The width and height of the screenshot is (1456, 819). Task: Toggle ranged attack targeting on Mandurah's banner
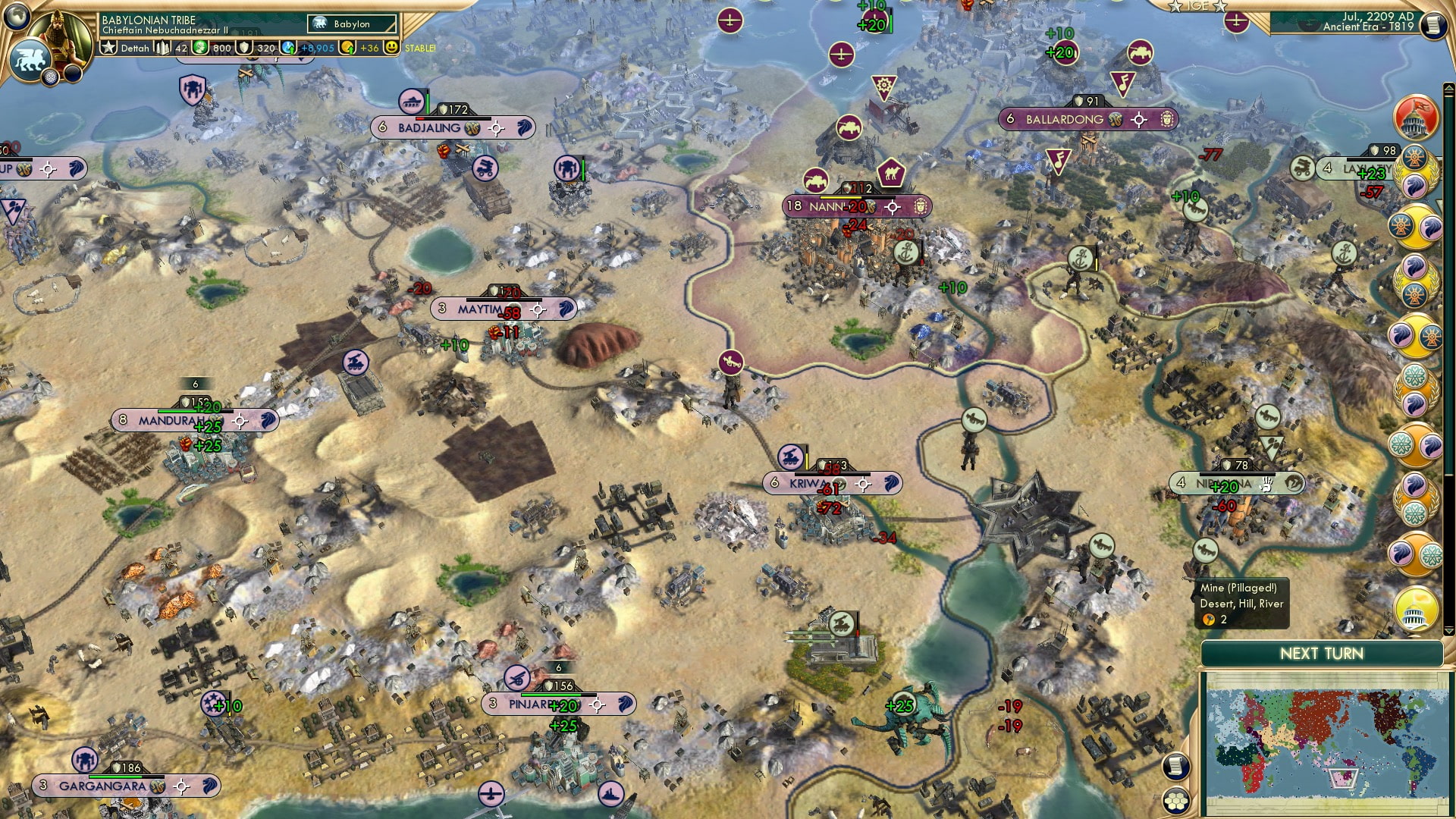(x=239, y=419)
